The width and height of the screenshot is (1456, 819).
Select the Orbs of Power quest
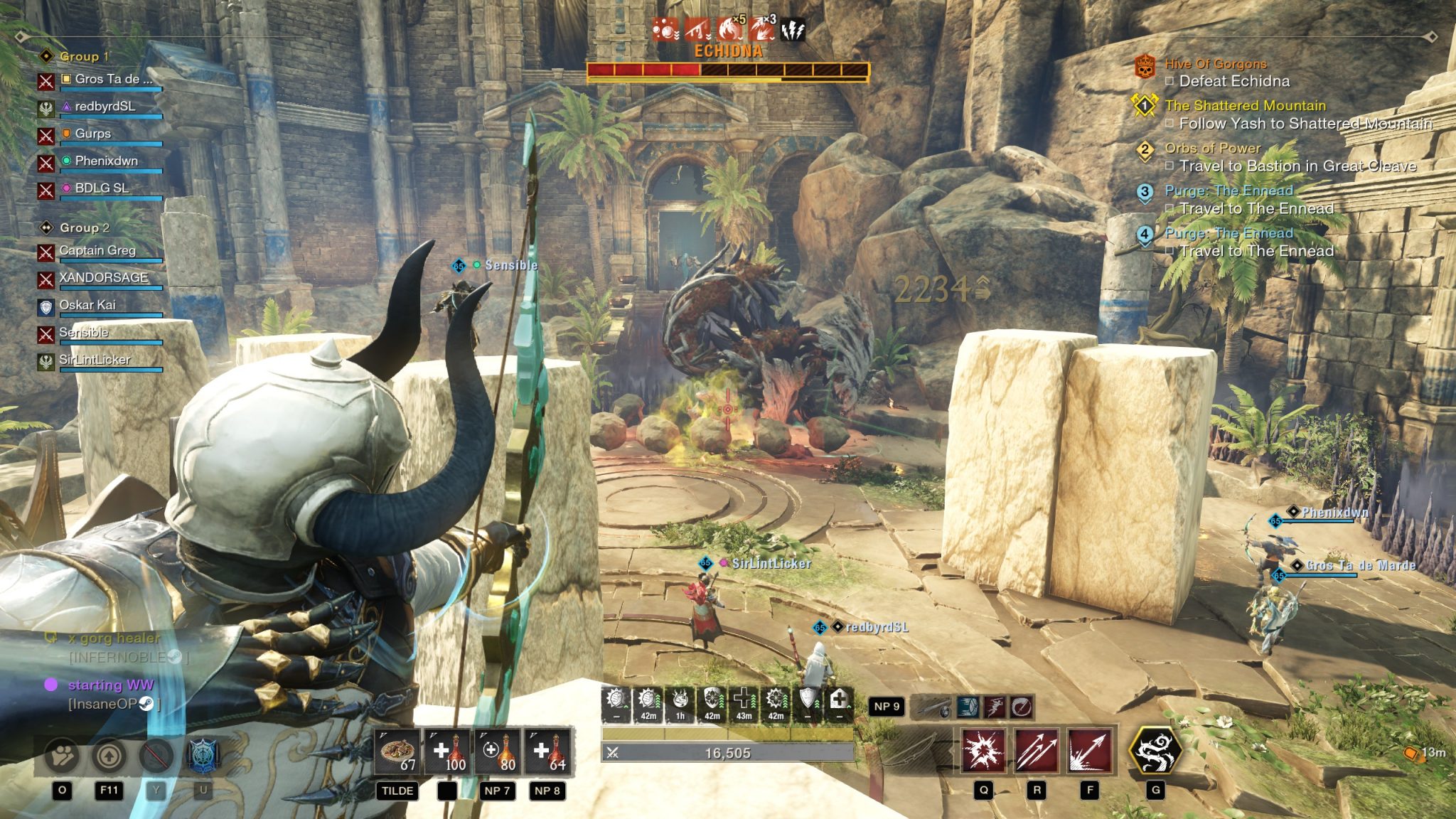1212,149
